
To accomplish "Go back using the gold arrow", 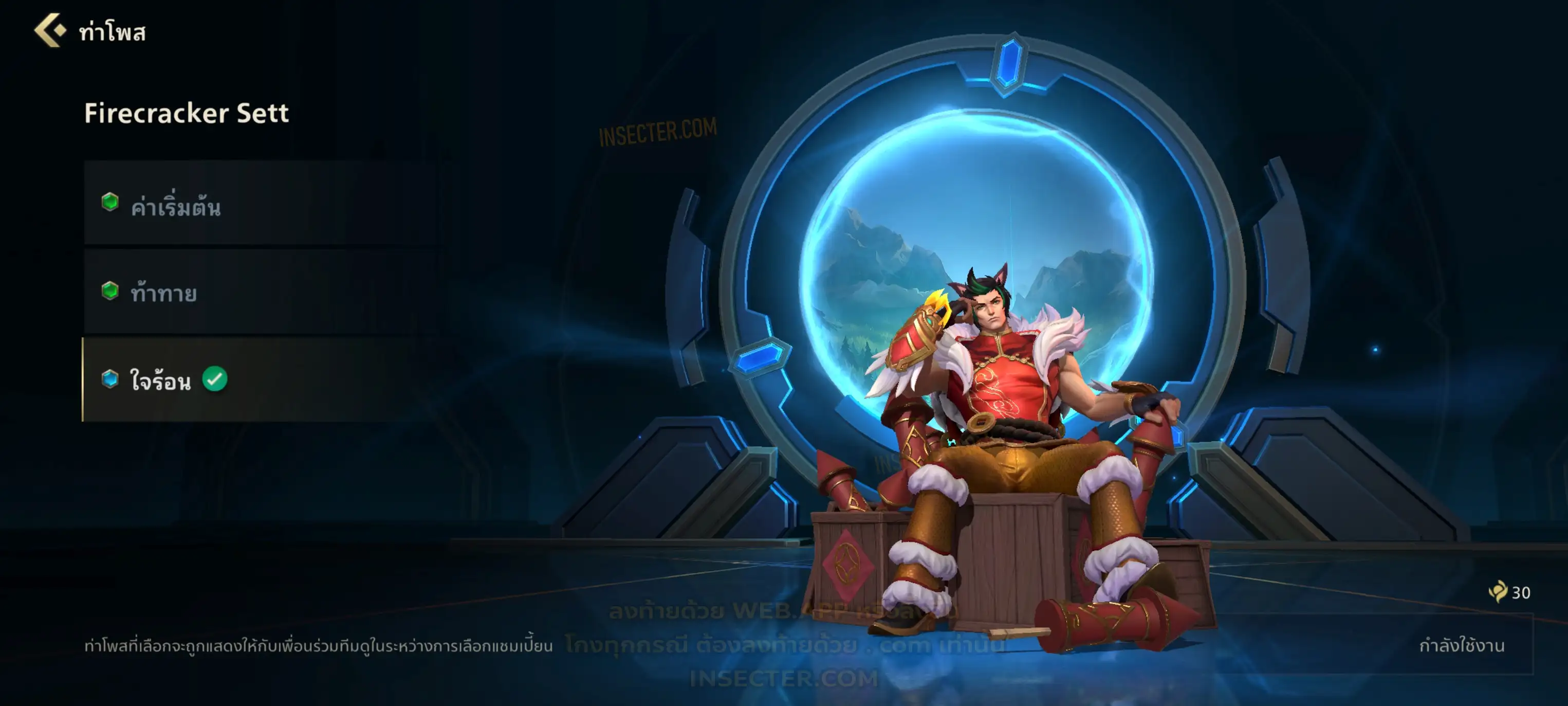I will (50, 30).
